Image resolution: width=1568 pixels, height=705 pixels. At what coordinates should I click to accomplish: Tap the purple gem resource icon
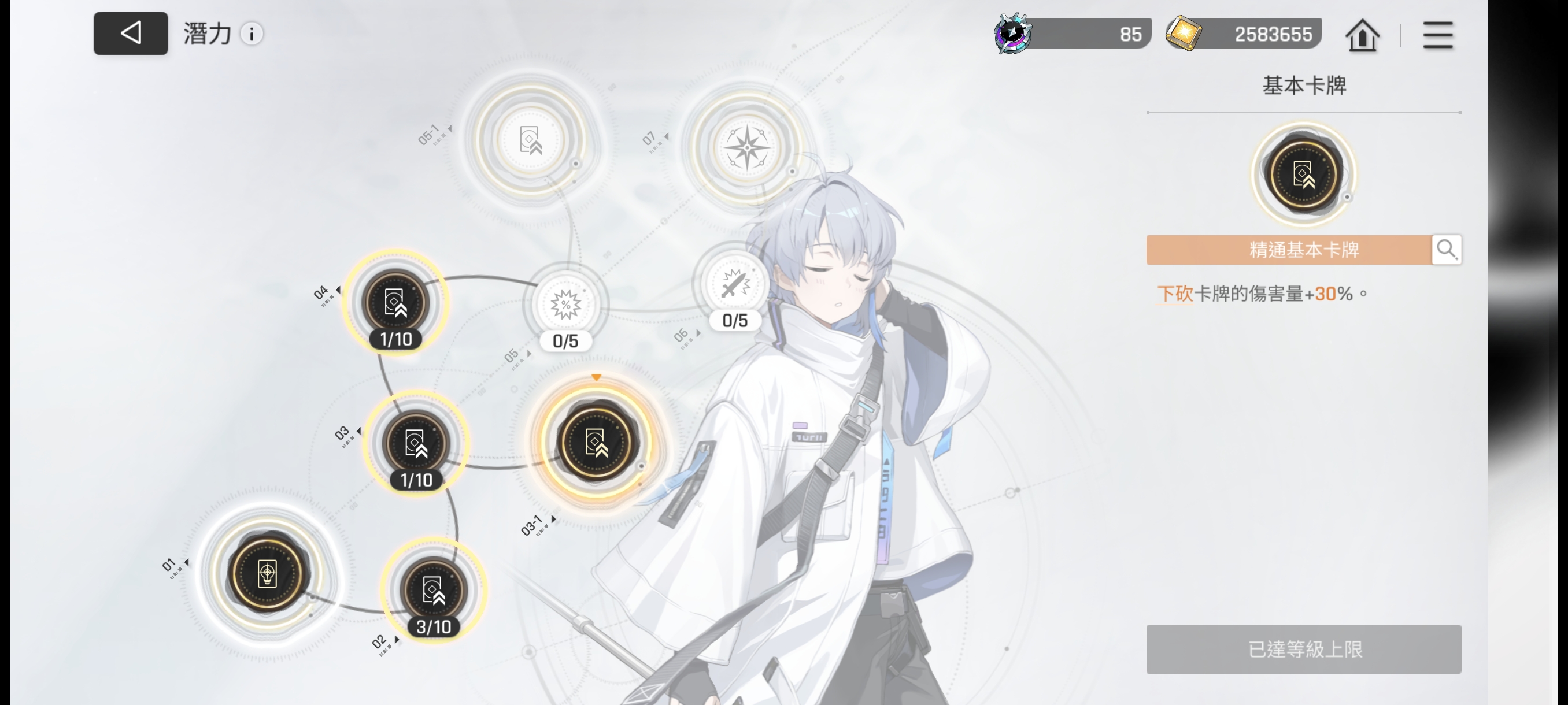(x=1013, y=34)
